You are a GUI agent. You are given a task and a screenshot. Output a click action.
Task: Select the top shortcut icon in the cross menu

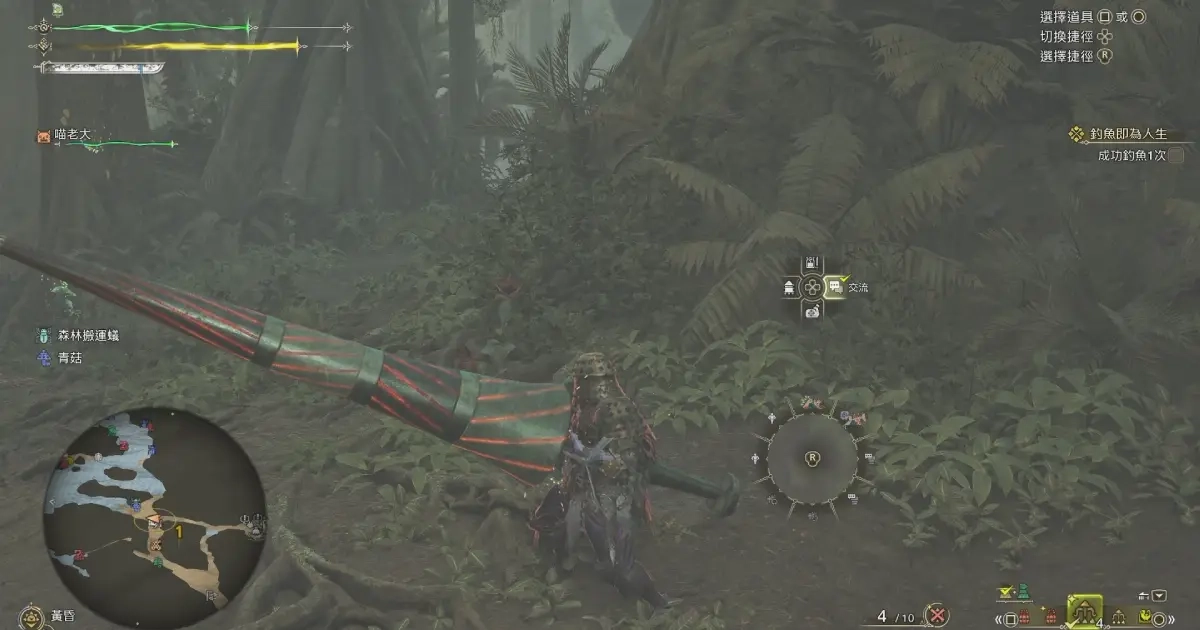tap(812, 265)
